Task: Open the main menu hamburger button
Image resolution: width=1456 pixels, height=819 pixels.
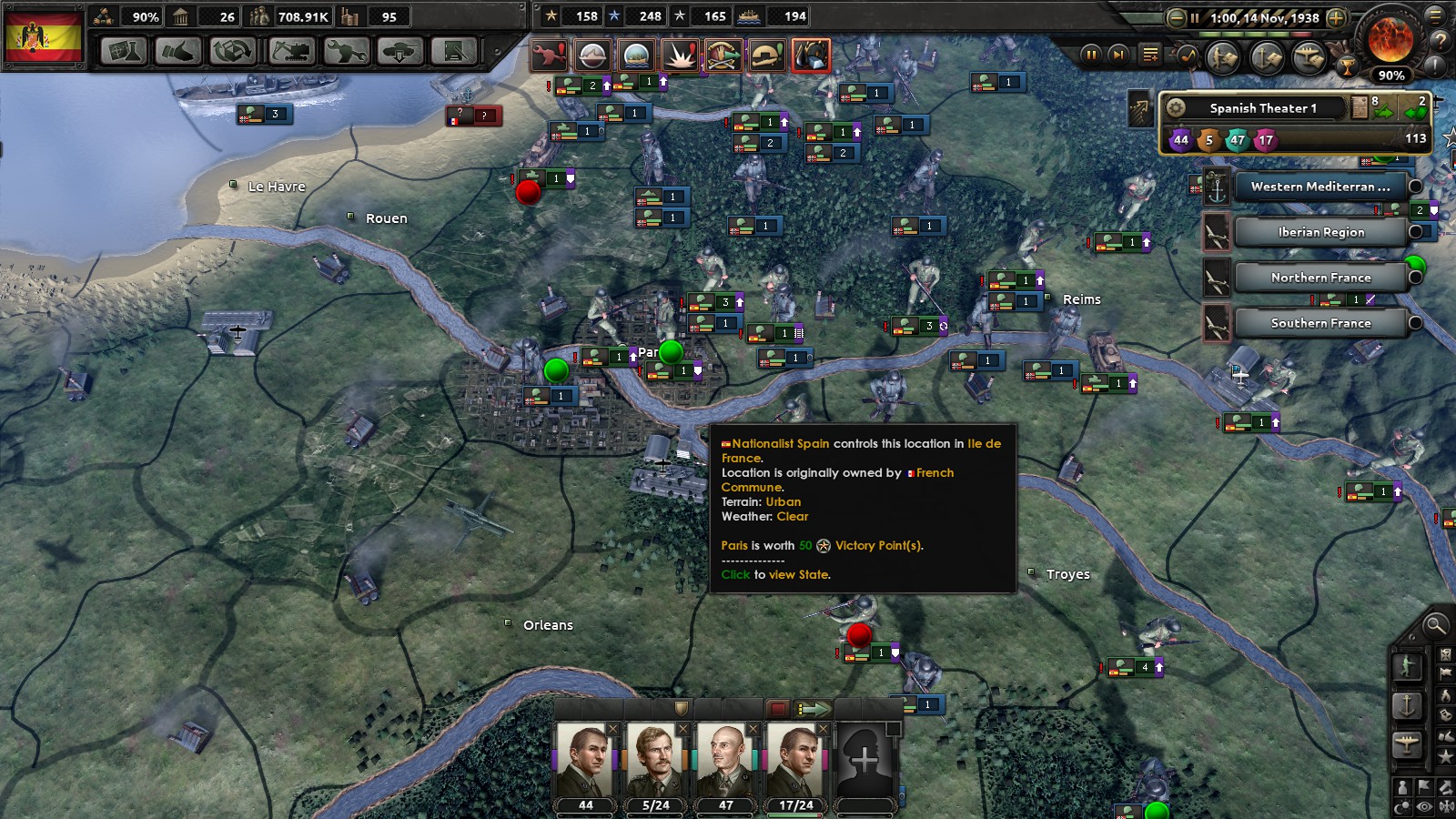Action: (x=1437, y=15)
